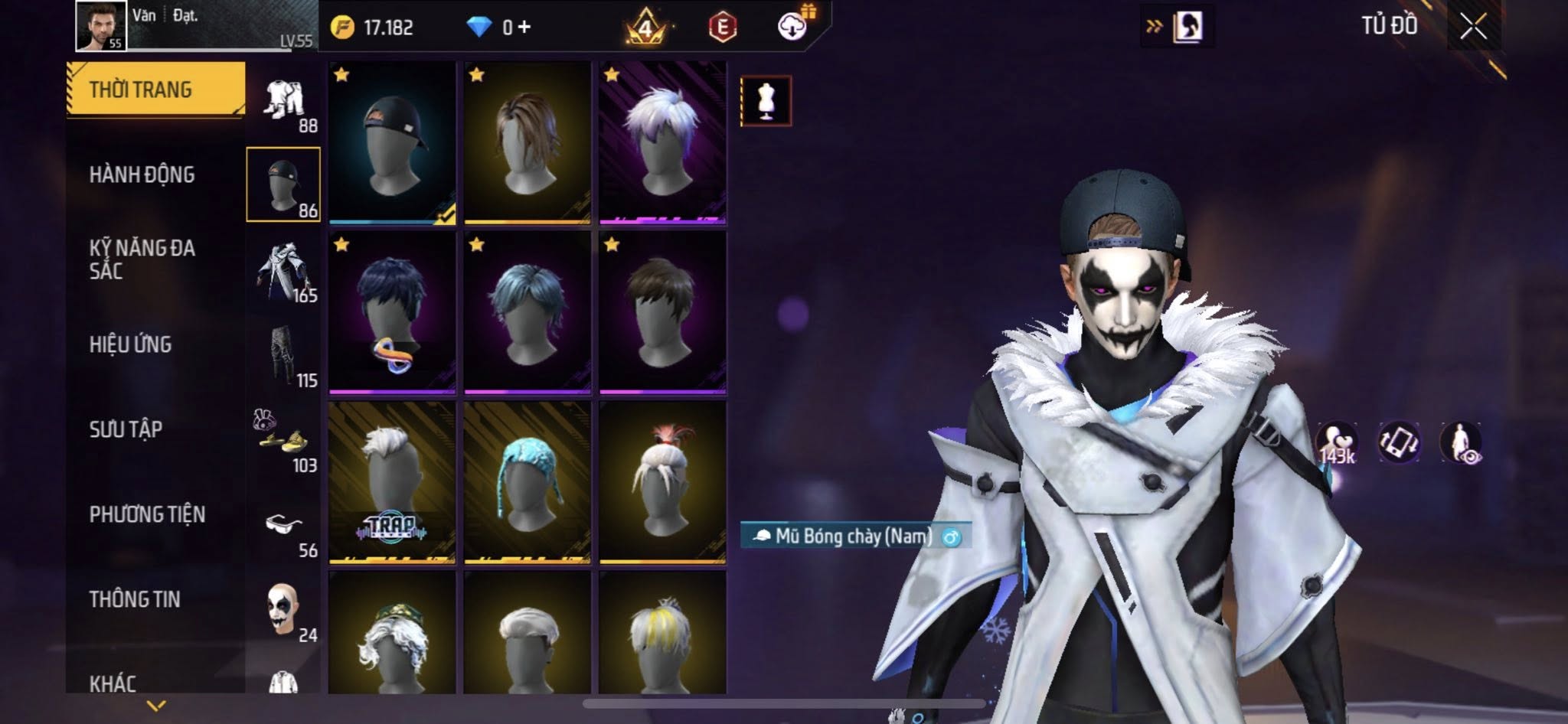Pick the blue braided hair item
1568x724 pixels.
point(527,482)
